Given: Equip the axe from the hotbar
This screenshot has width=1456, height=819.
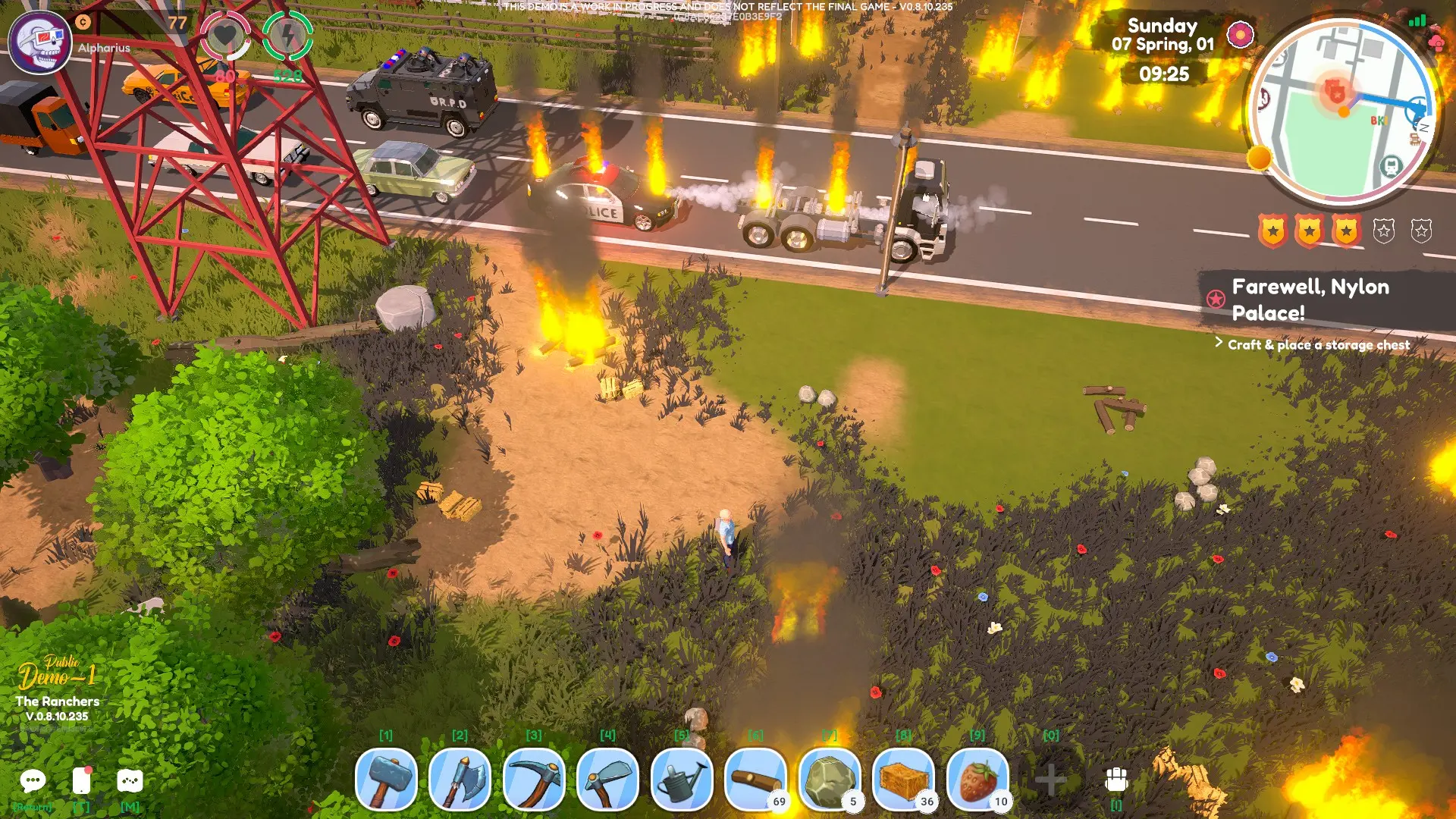Looking at the screenshot, I should [460, 780].
